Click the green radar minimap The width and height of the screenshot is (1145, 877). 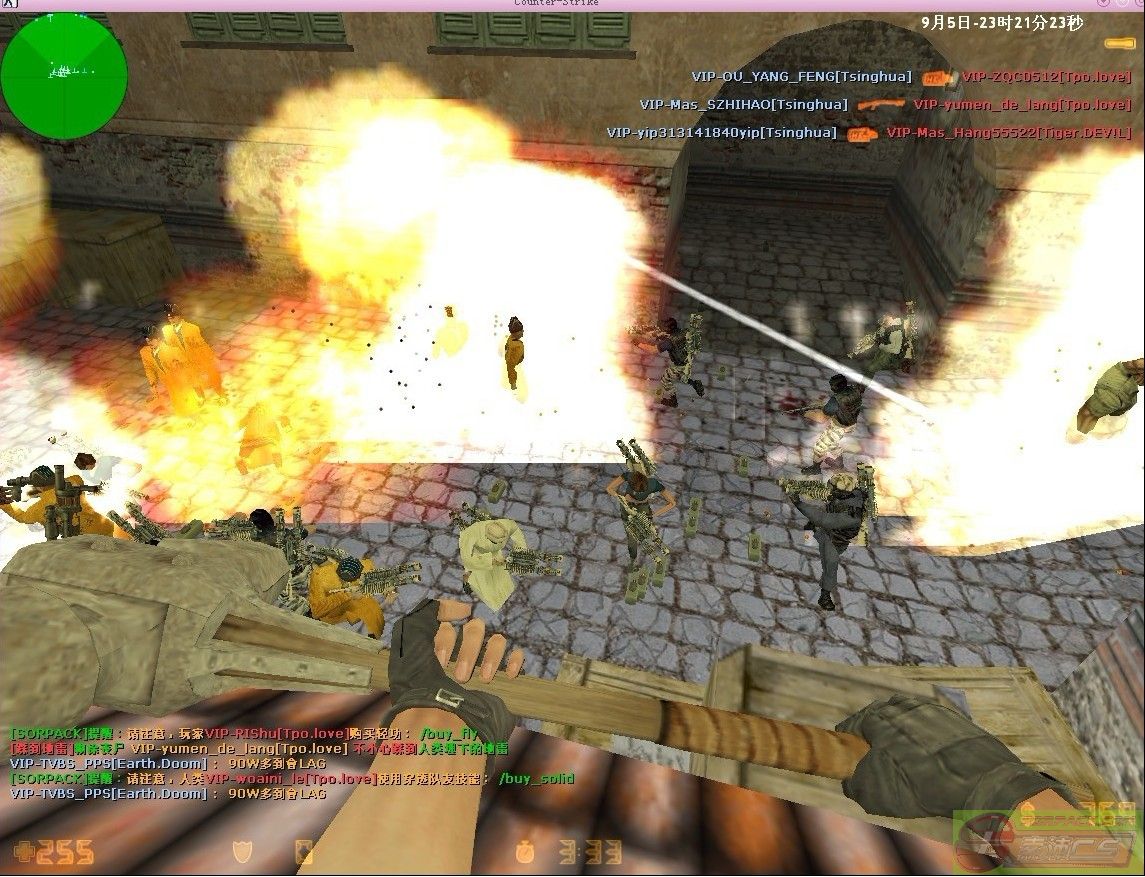tap(64, 74)
